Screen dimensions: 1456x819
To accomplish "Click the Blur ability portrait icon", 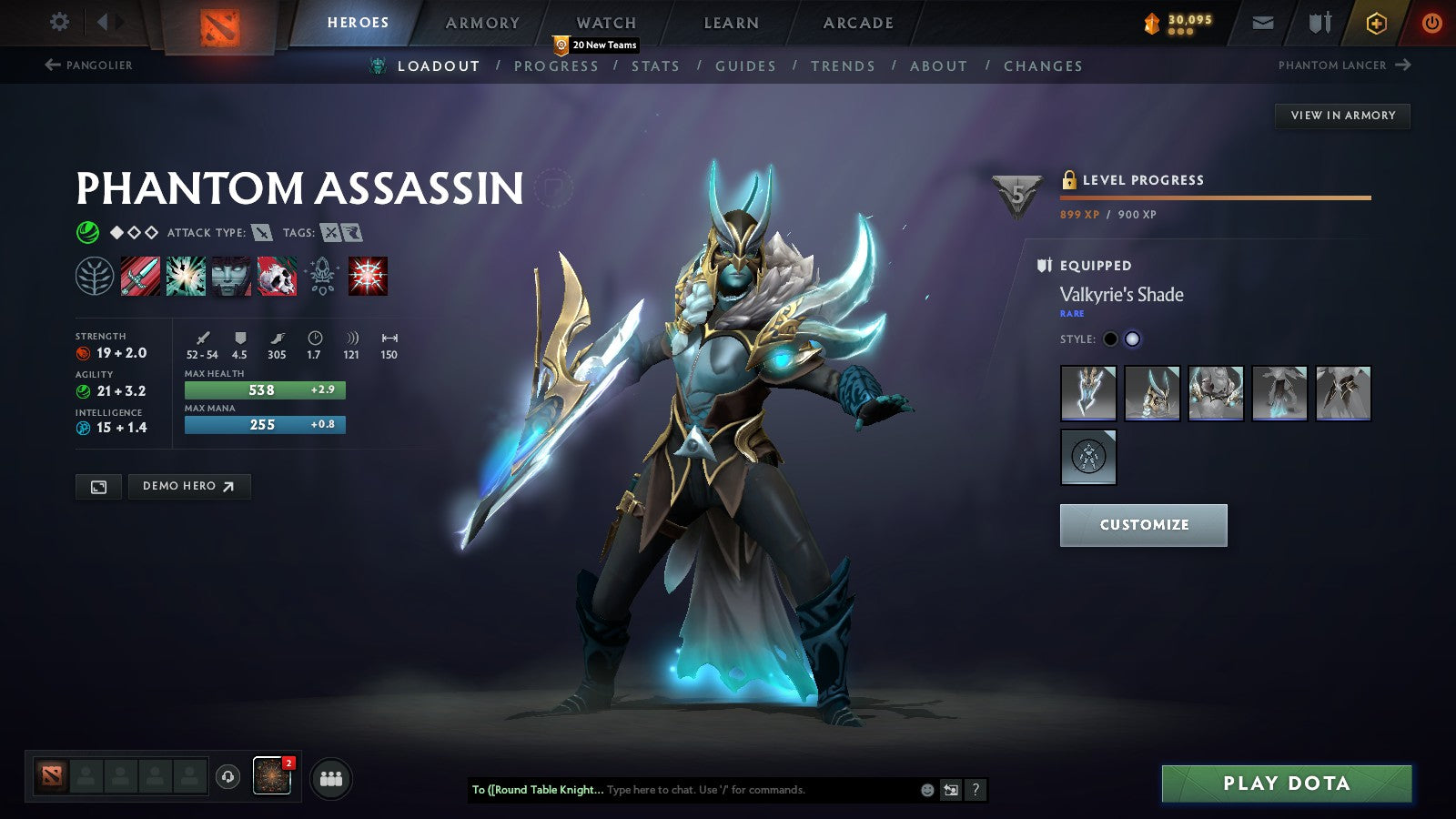I will (228, 277).
